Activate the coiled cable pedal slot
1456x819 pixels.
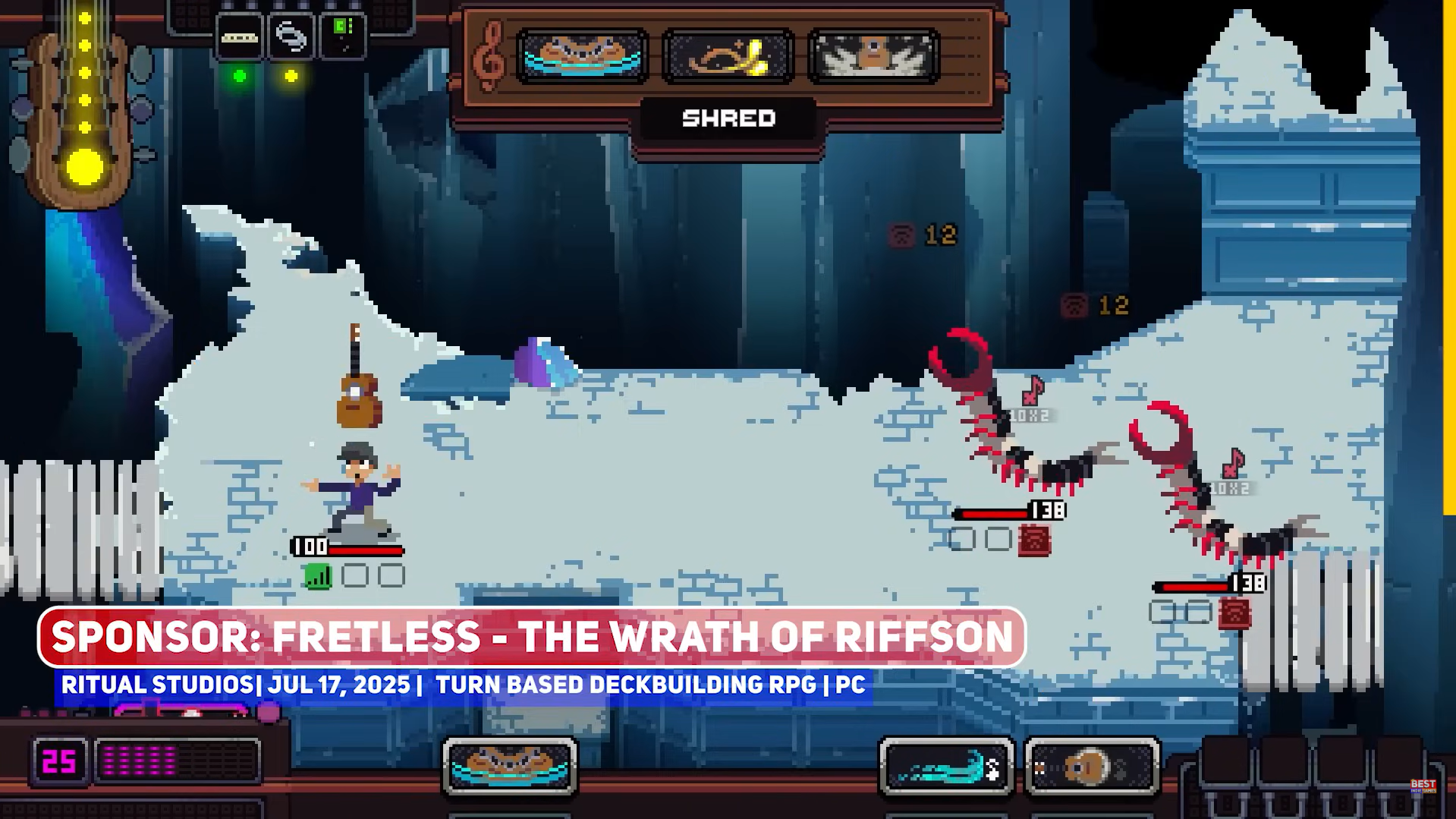291,36
